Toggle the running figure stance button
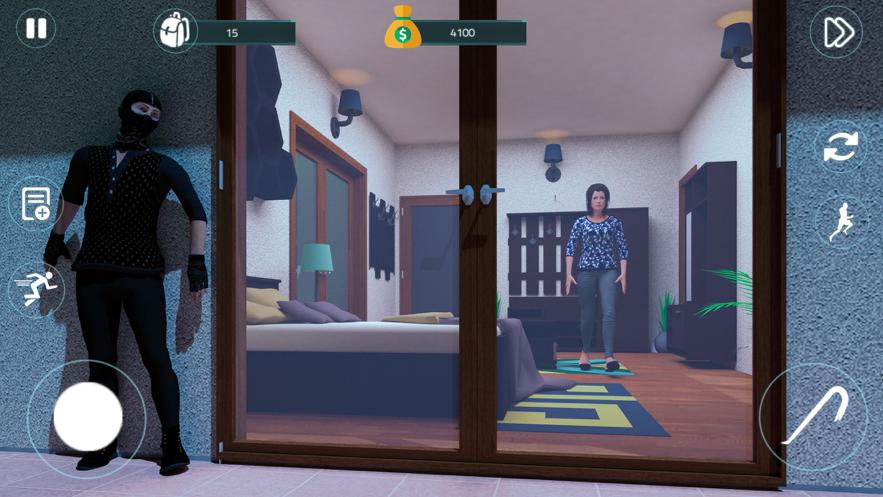Image resolution: width=883 pixels, height=497 pixels. [840, 220]
